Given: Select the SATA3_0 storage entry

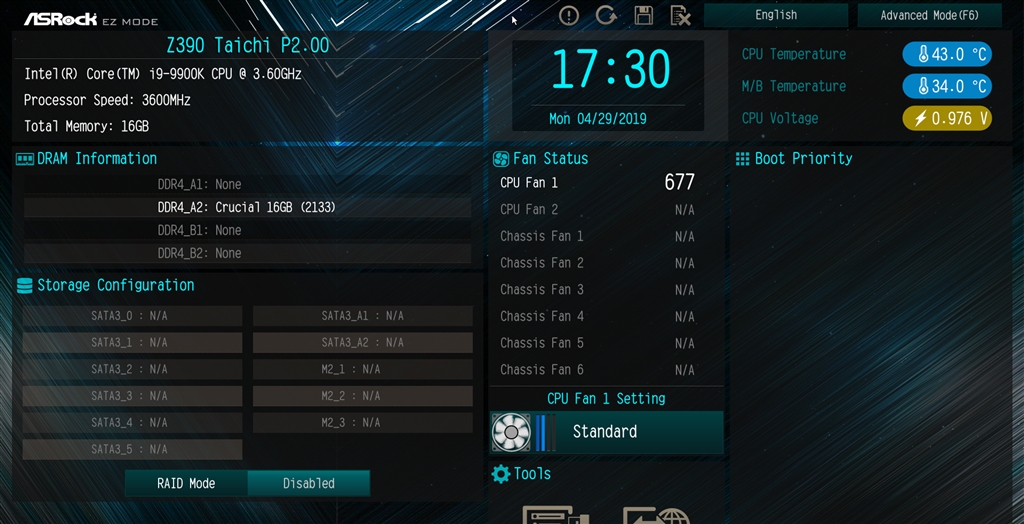Looking at the screenshot, I should click(132, 316).
